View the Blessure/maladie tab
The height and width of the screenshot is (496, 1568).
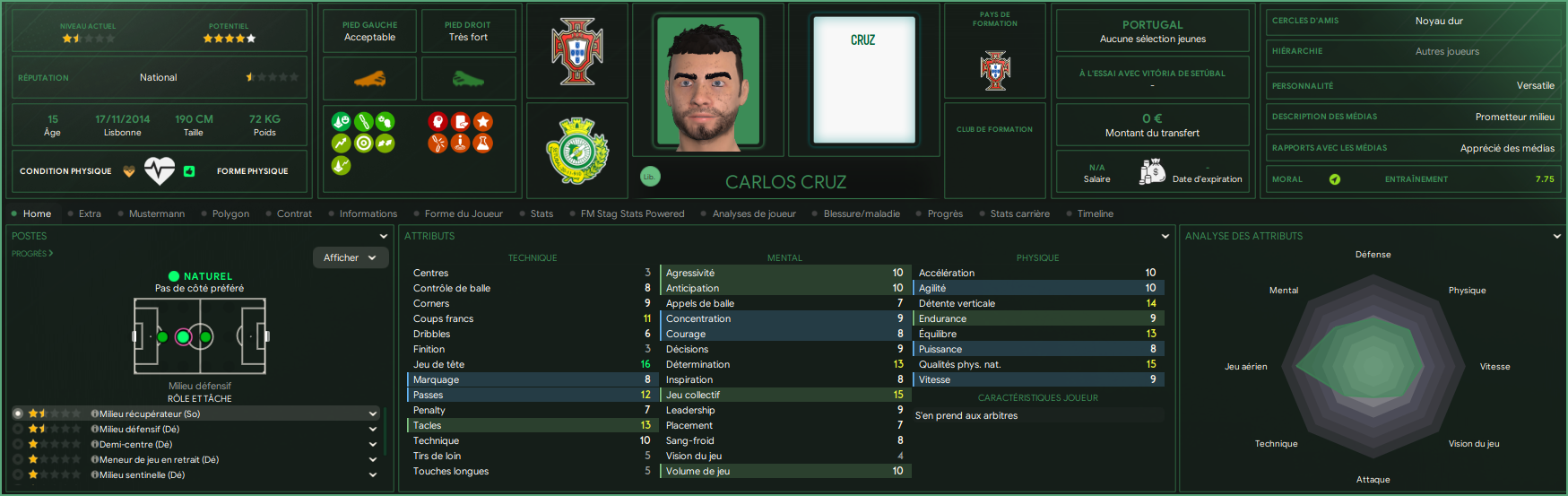pyautogui.click(x=862, y=213)
